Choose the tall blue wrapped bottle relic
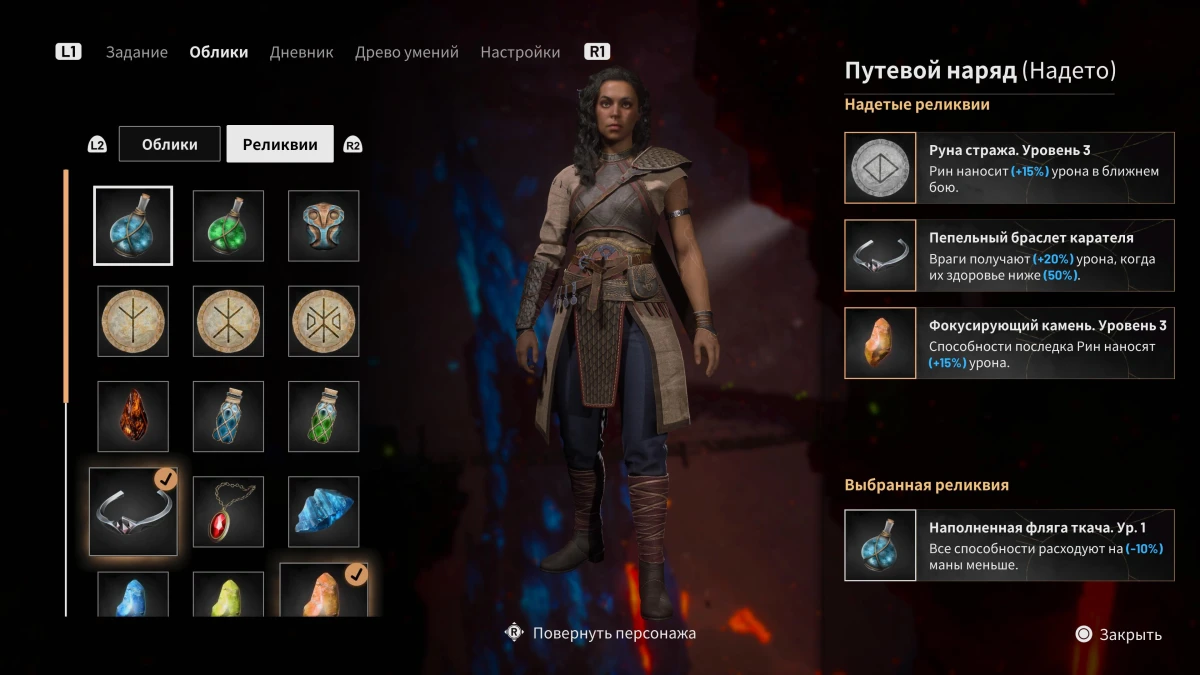Viewport: 1200px width, 675px height. (228, 416)
